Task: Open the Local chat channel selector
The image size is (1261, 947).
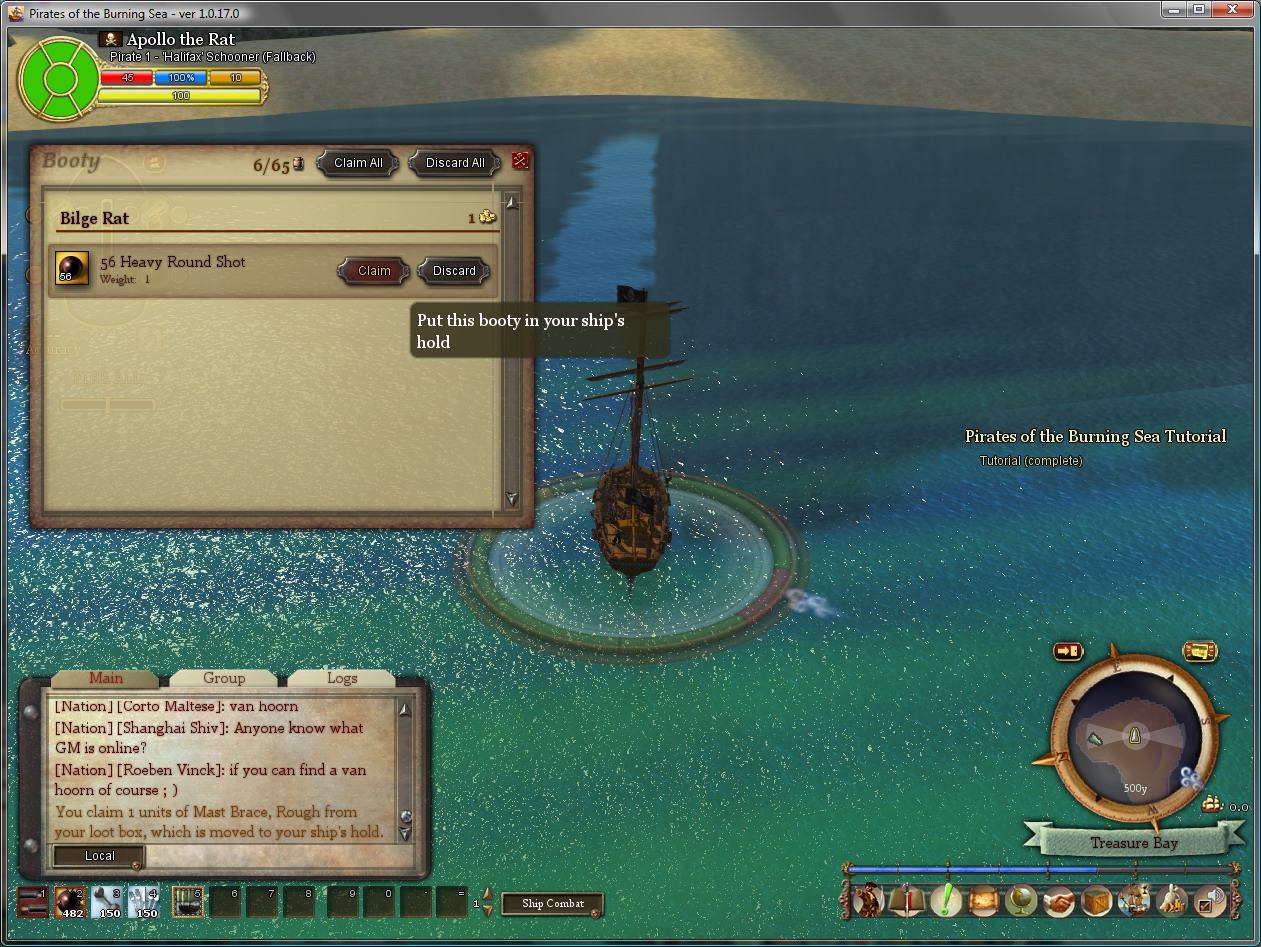Action: pyautogui.click(x=99, y=856)
